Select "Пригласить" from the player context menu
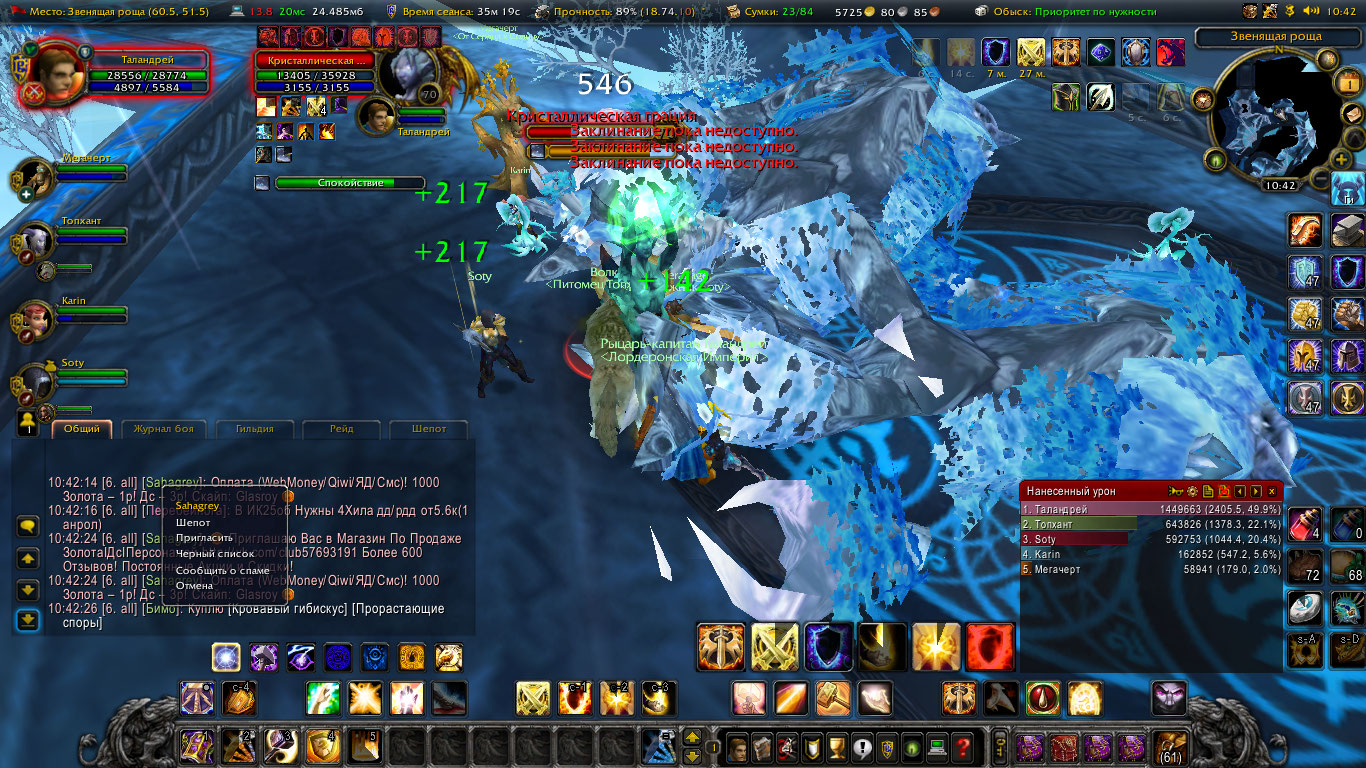 coord(204,538)
